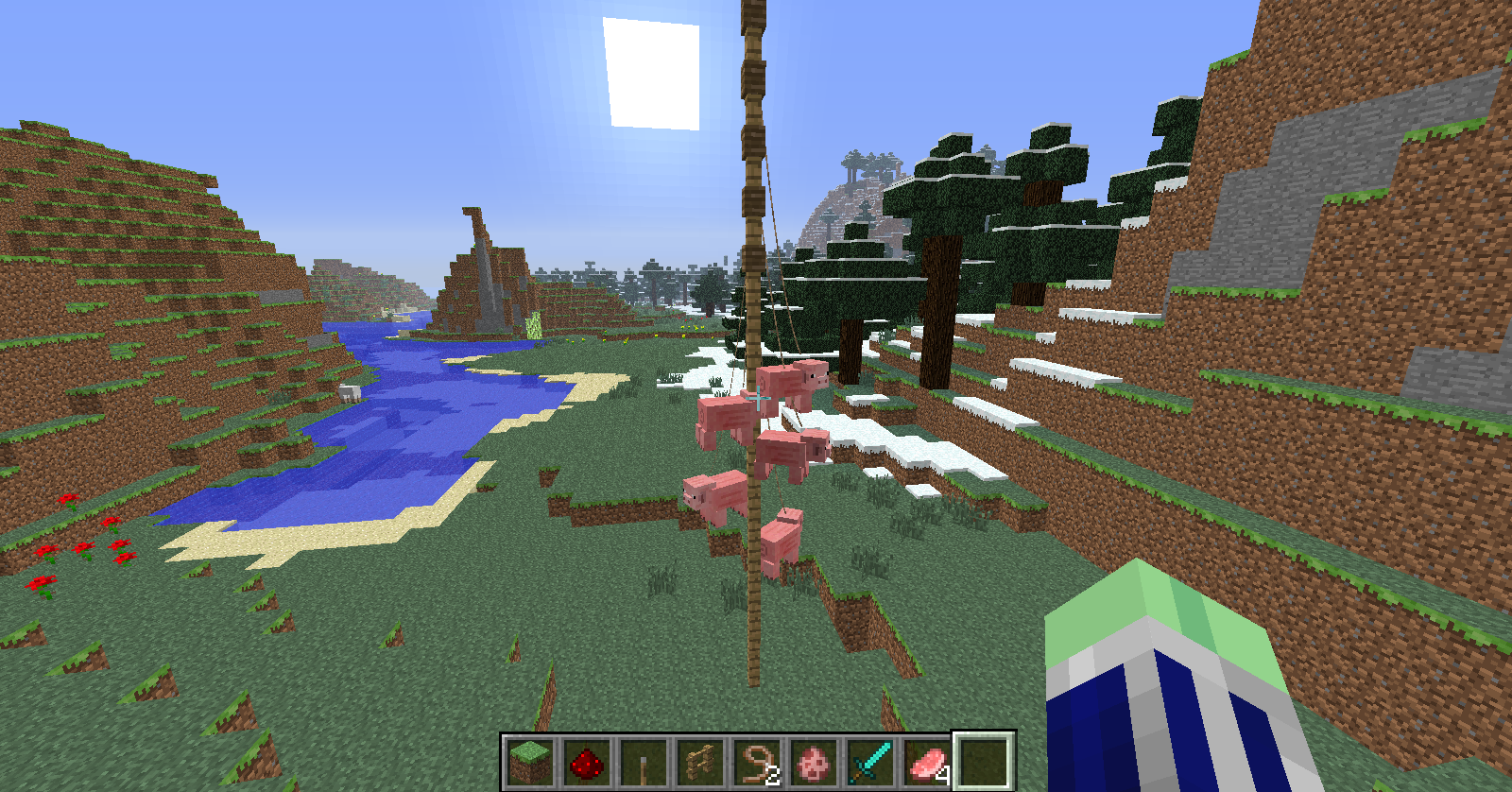Choose the lever in the hotbar
Screen dimensions: 1512x792
643,762
